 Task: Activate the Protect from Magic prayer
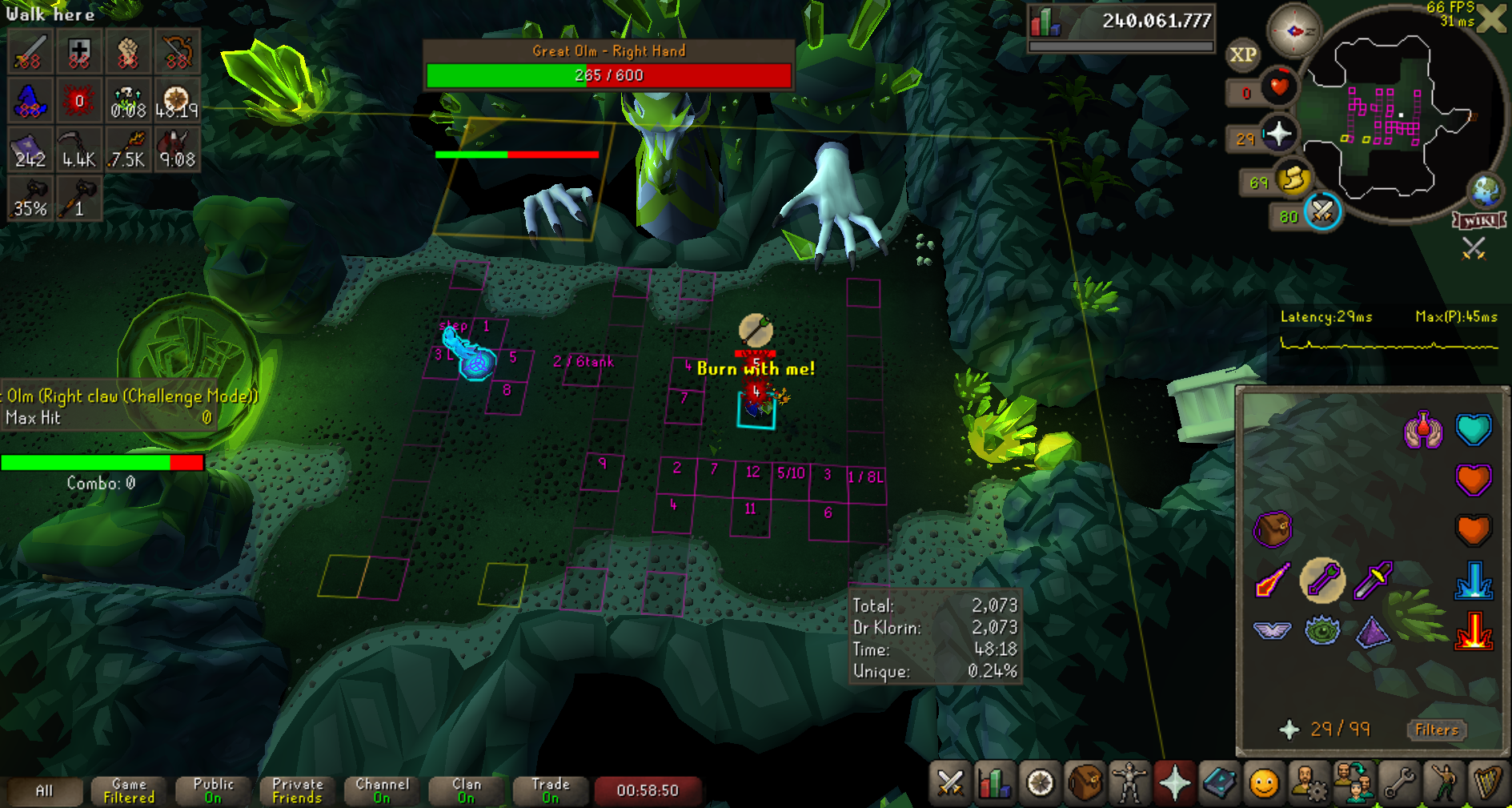pyautogui.click(x=1272, y=580)
